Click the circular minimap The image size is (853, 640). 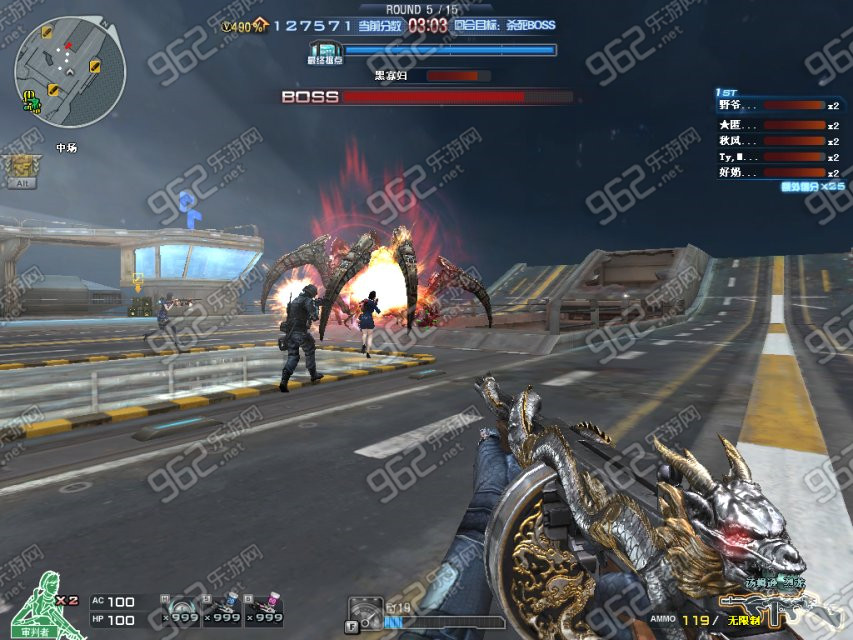(x=69, y=72)
